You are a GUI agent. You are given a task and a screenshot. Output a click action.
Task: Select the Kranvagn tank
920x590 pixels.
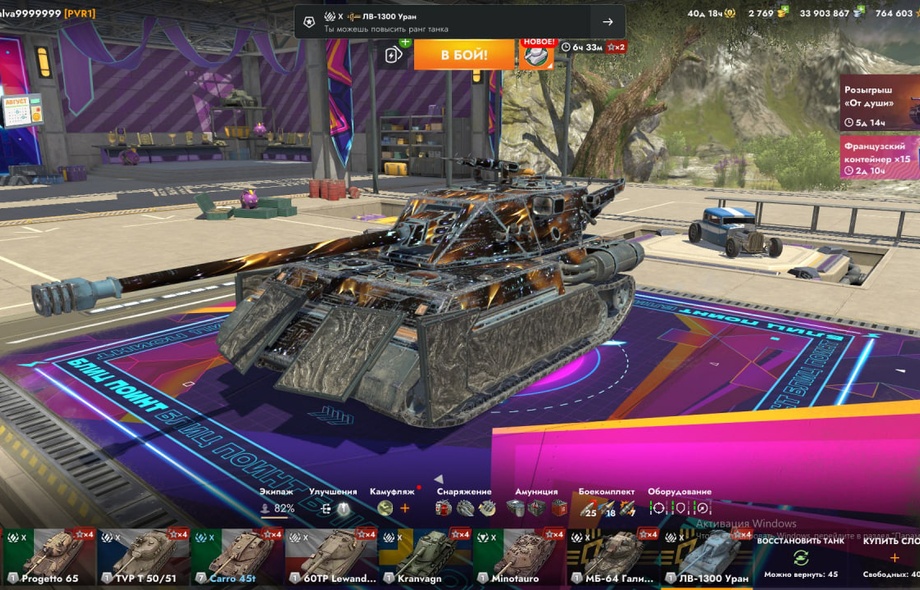[425, 557]
